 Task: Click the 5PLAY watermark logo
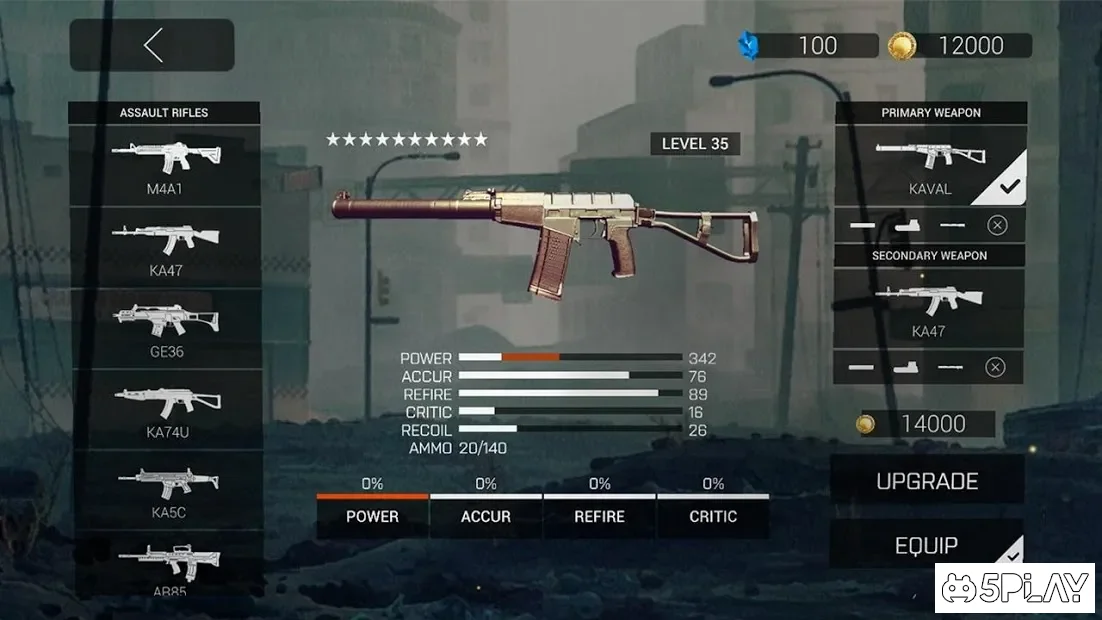pos(1015,588)
